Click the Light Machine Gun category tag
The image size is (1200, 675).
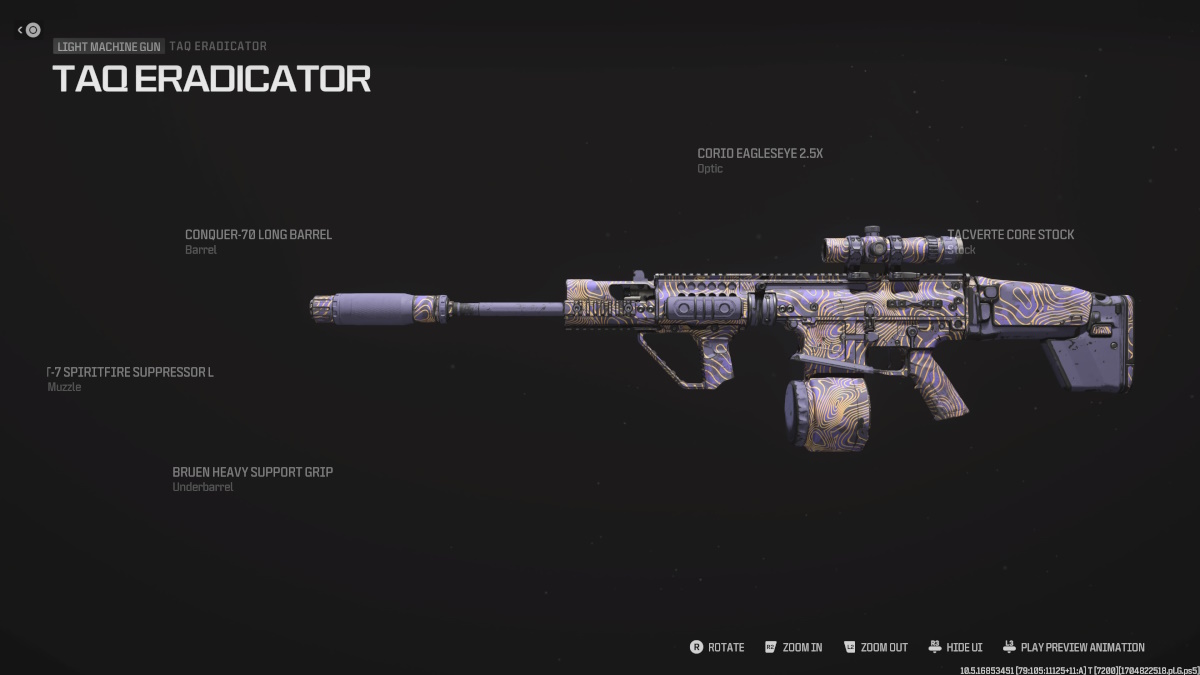[108, 46]
